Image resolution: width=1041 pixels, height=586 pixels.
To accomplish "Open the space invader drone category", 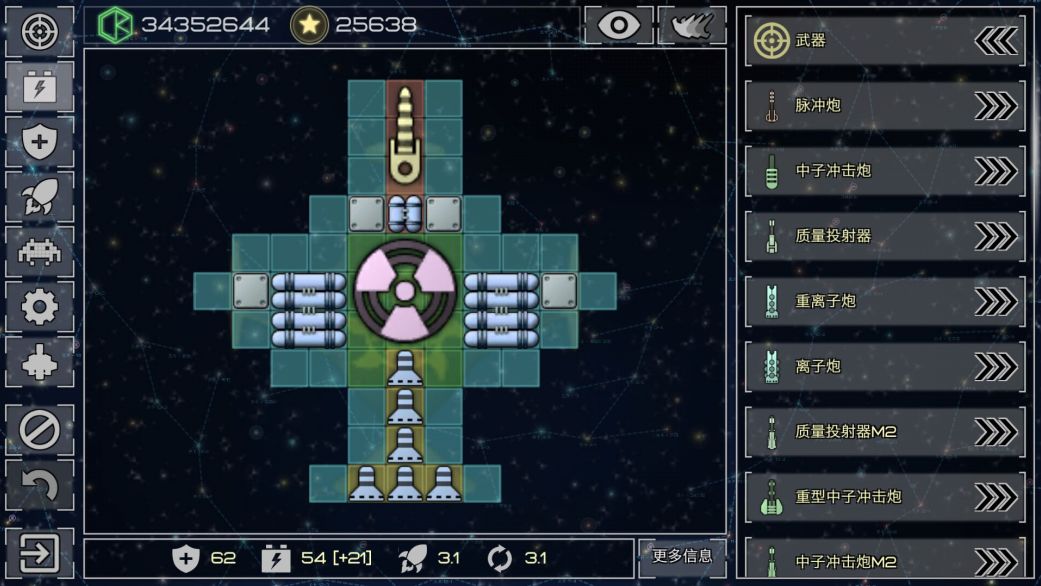I will coord(40,252).
